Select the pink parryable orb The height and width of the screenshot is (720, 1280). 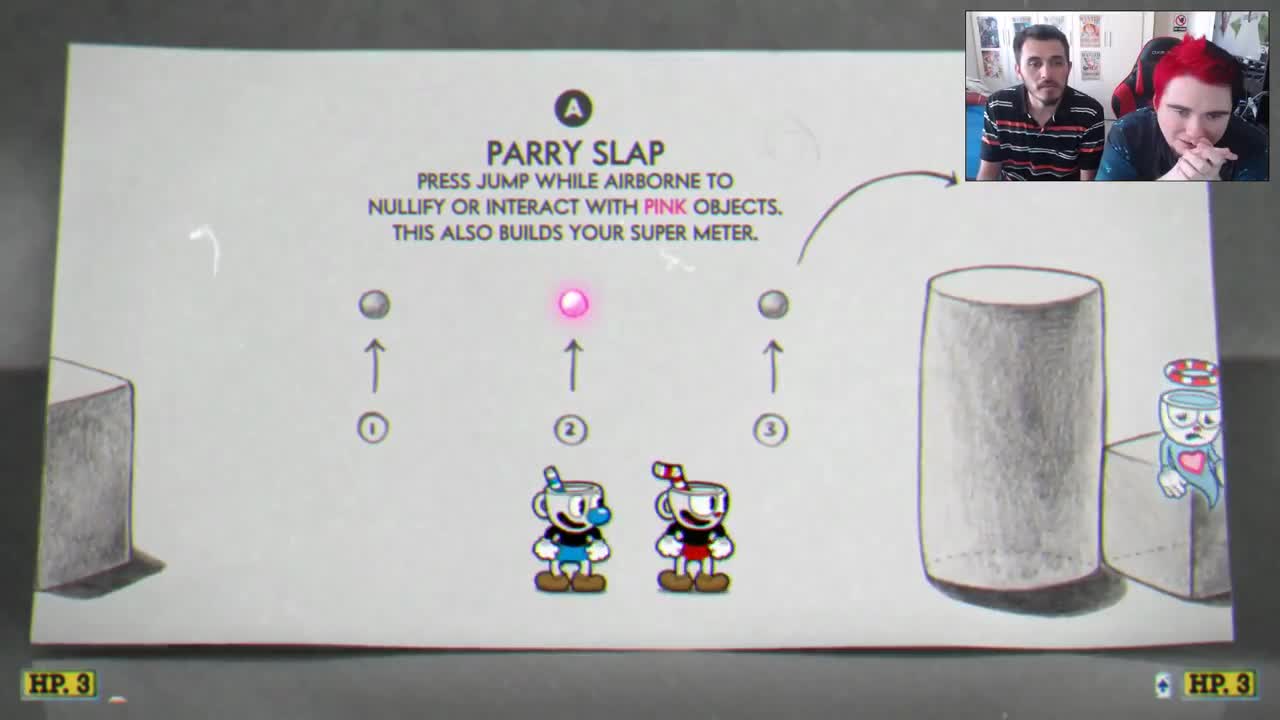tap(572, 303)
